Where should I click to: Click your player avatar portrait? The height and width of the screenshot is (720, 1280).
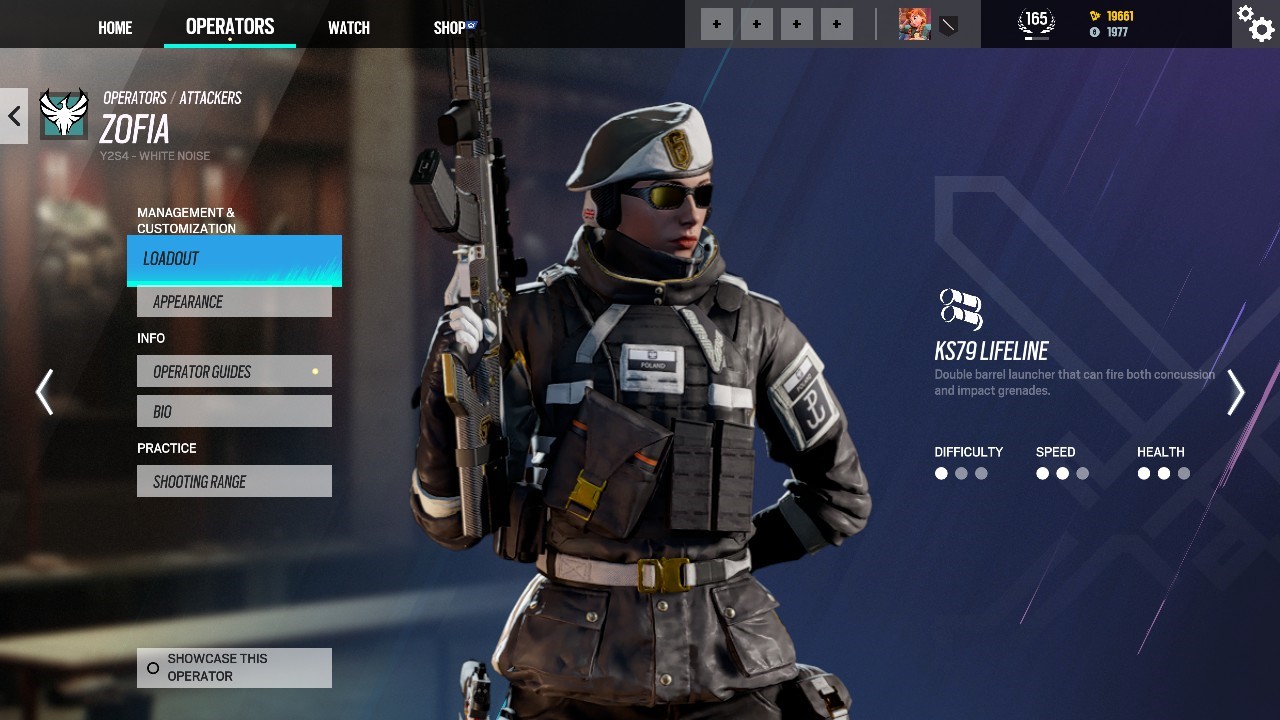pyautogui.click(x=913, y=24)
